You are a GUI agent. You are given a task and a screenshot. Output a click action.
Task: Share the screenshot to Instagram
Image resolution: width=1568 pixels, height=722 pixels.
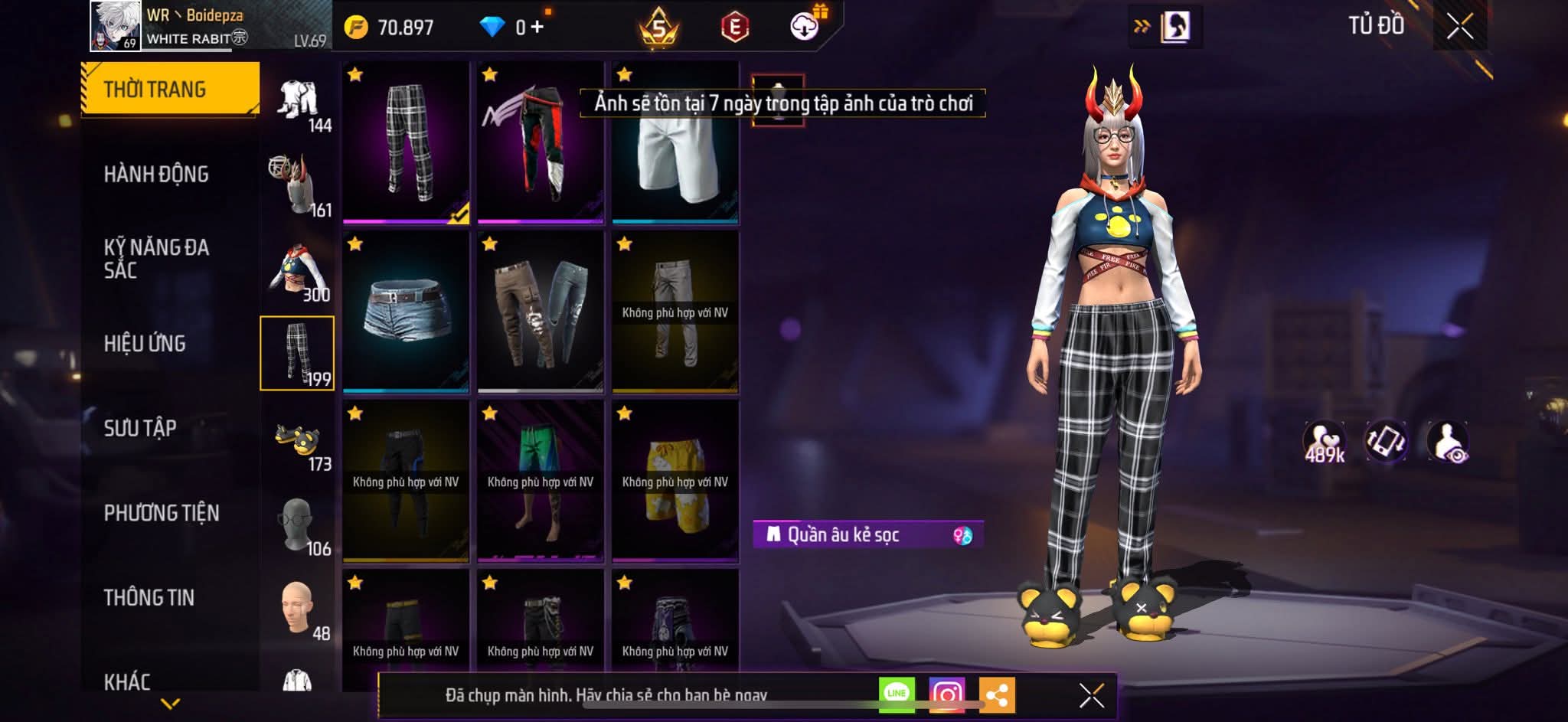click(946, 694)
